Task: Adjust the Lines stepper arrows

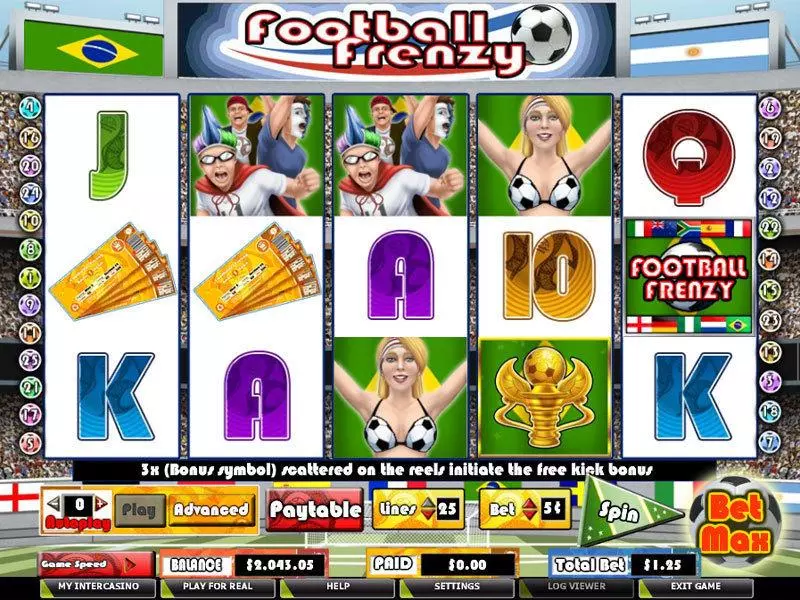Action: coord(427,509)
